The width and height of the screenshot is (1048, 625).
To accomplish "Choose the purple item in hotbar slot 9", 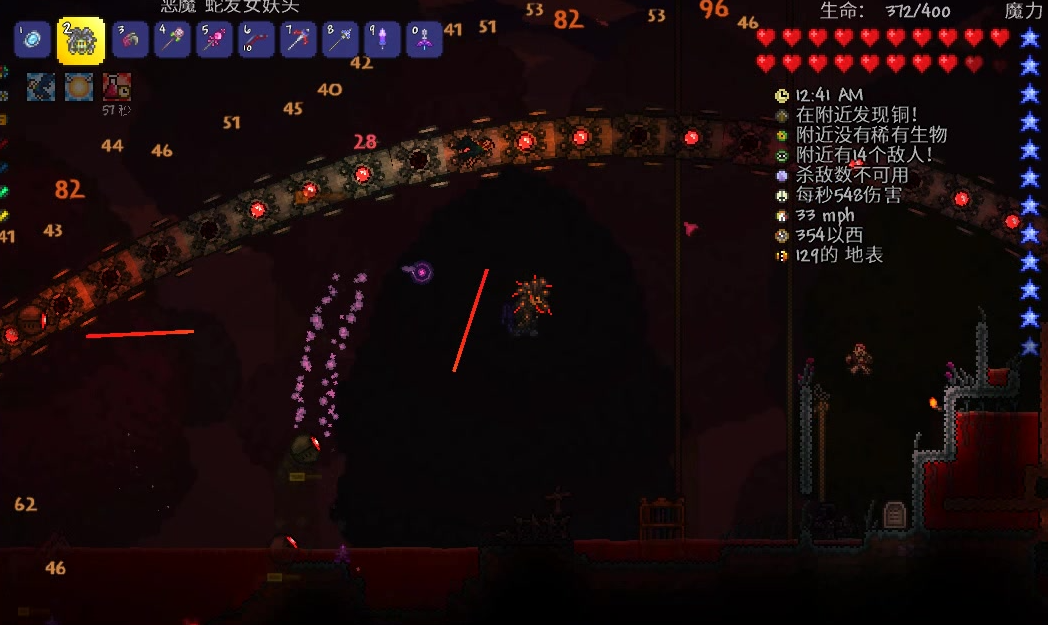I will point(382,40).
